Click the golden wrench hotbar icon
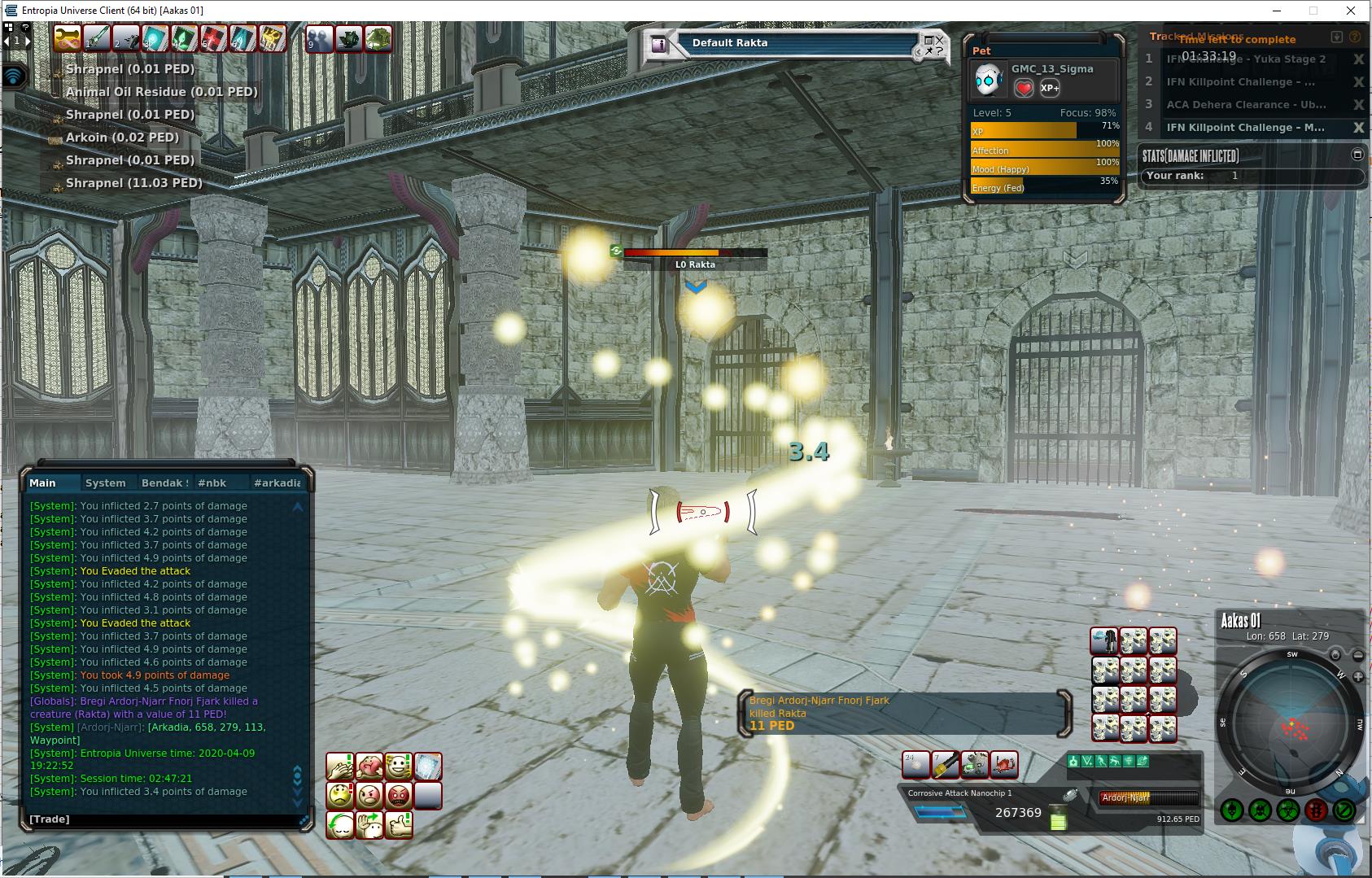Screen dimensions: 1372x878 point(68,37)
